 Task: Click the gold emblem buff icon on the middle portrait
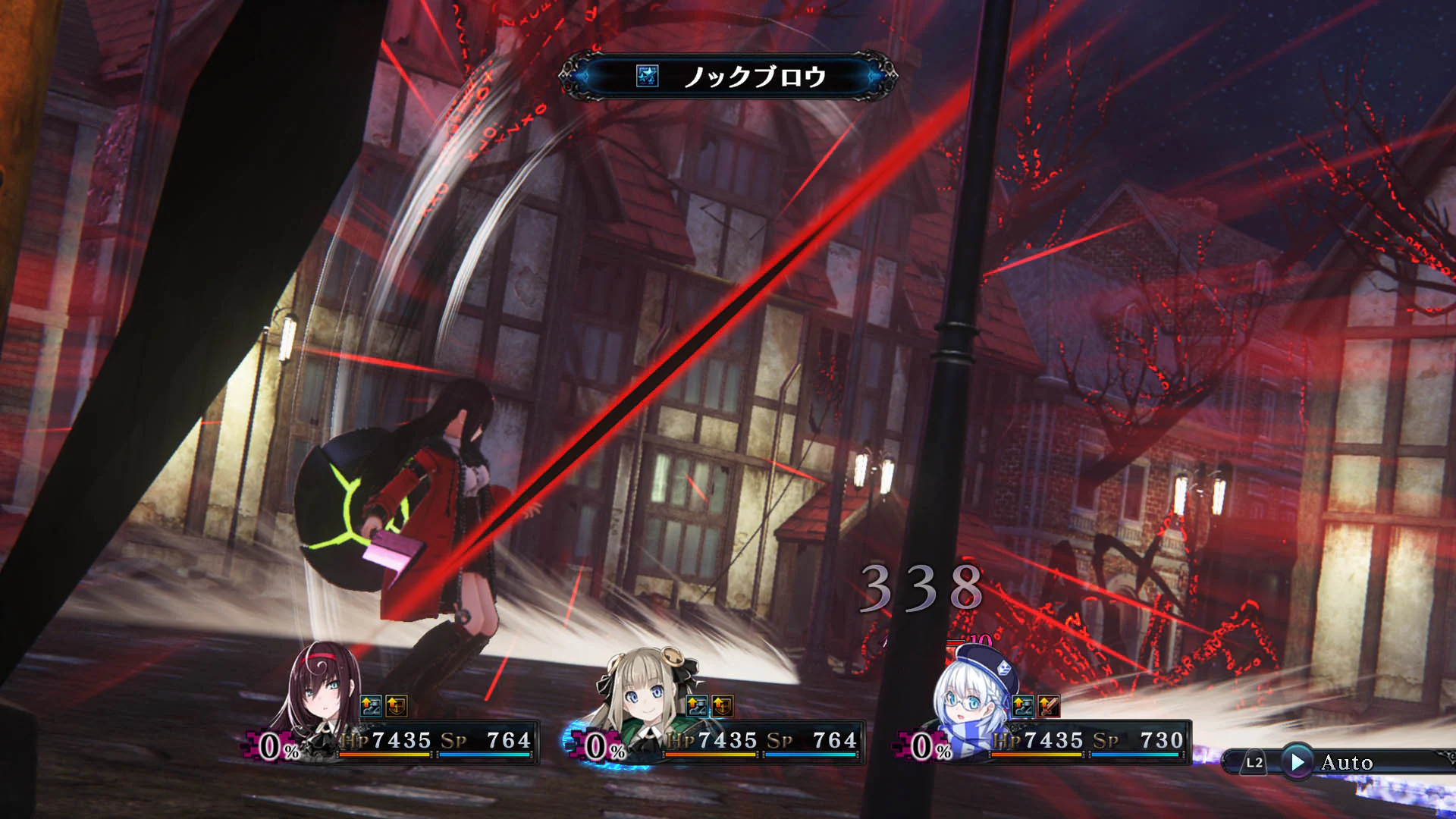coord(723,705)
